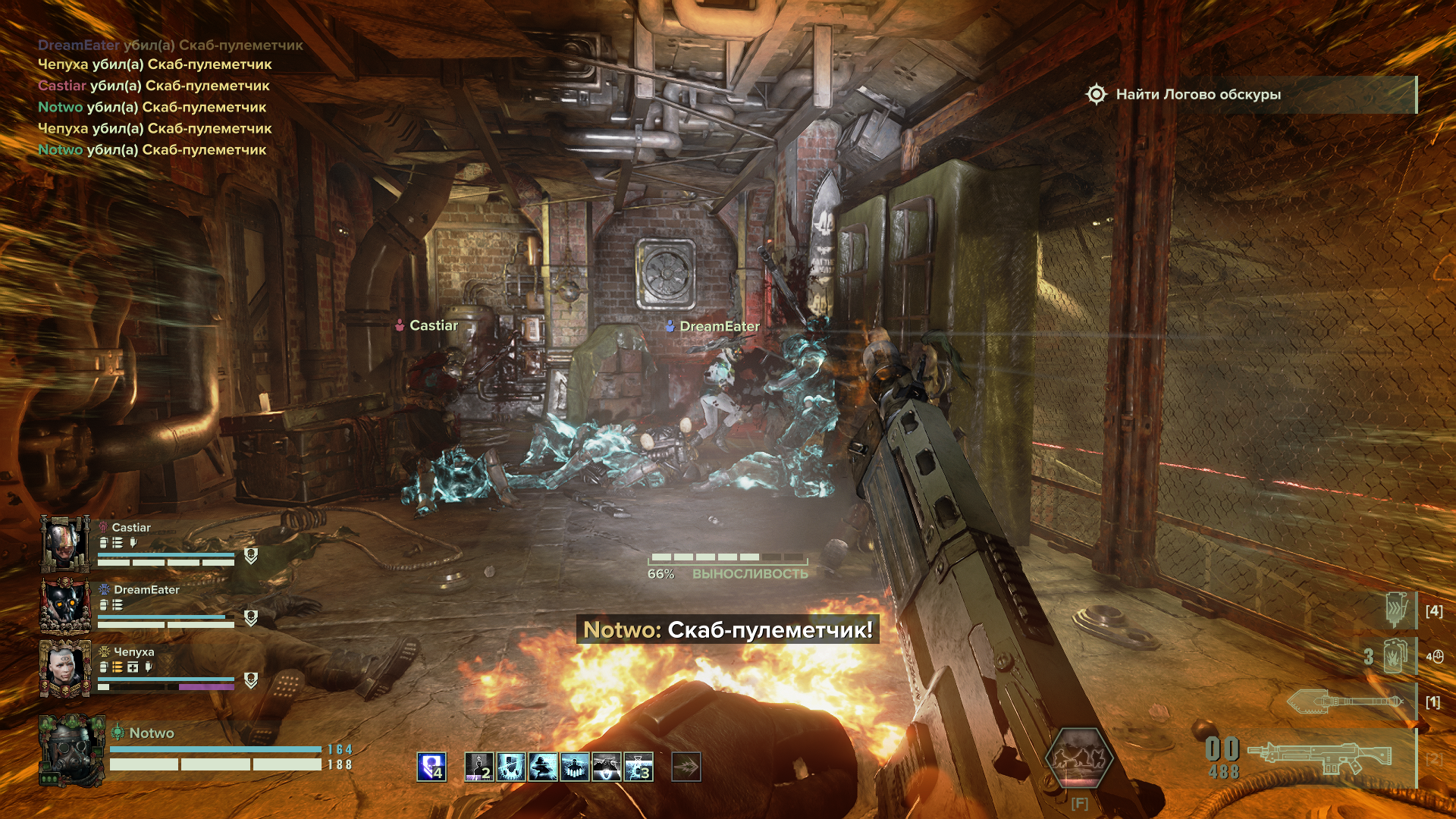Screen dimensions: 1456x819
Task: Click the potion bottle buff icon
Action: (639, 767)
